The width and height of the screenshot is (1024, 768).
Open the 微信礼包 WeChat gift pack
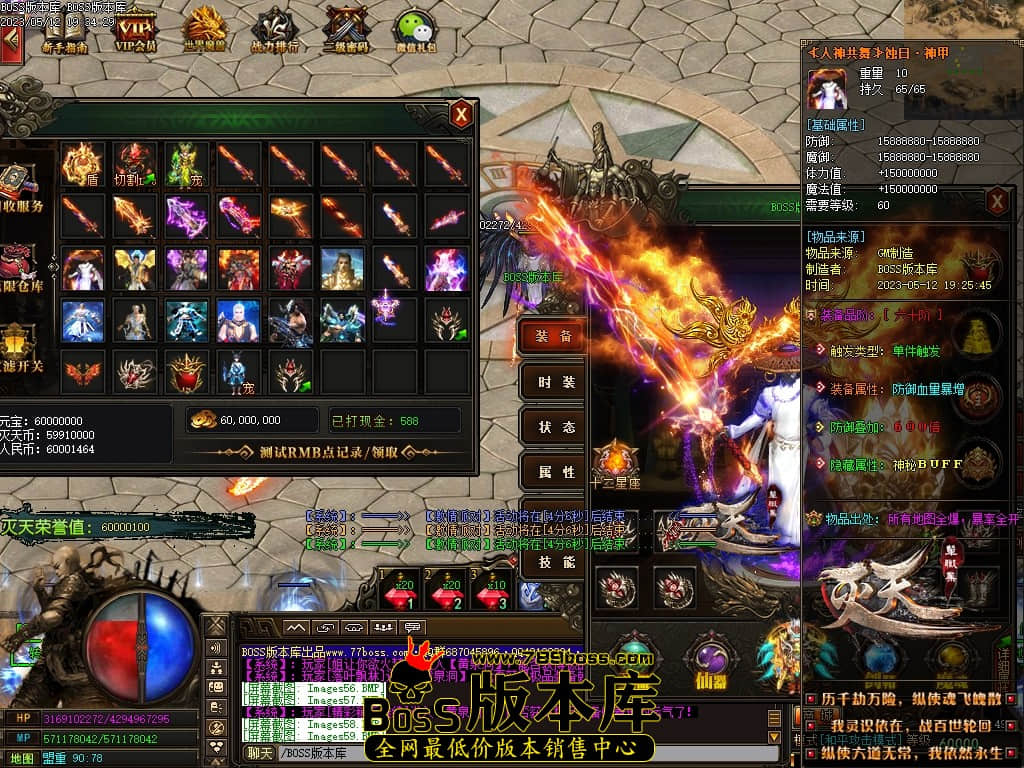click(415, 30)
